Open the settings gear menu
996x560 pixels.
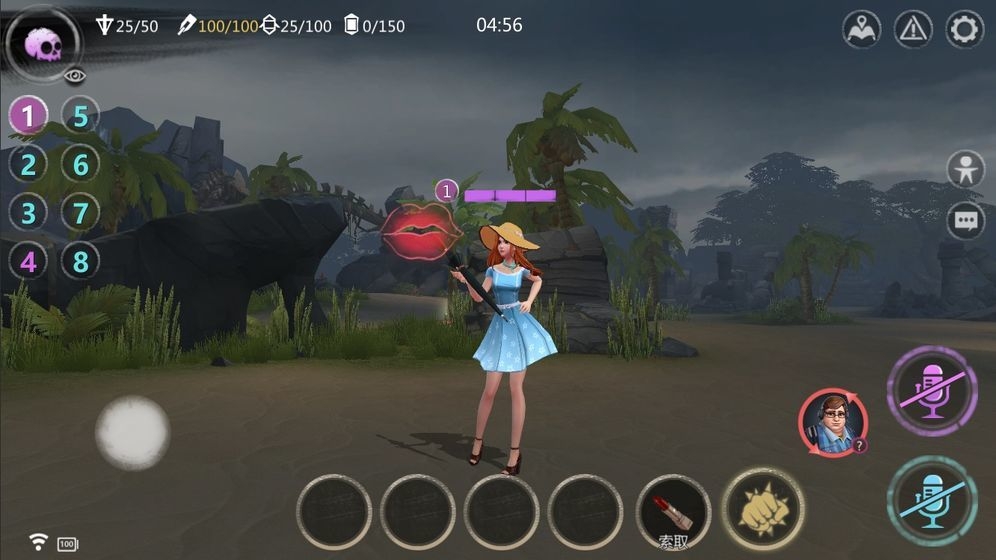pyautogui.click(x=964, y=29)
